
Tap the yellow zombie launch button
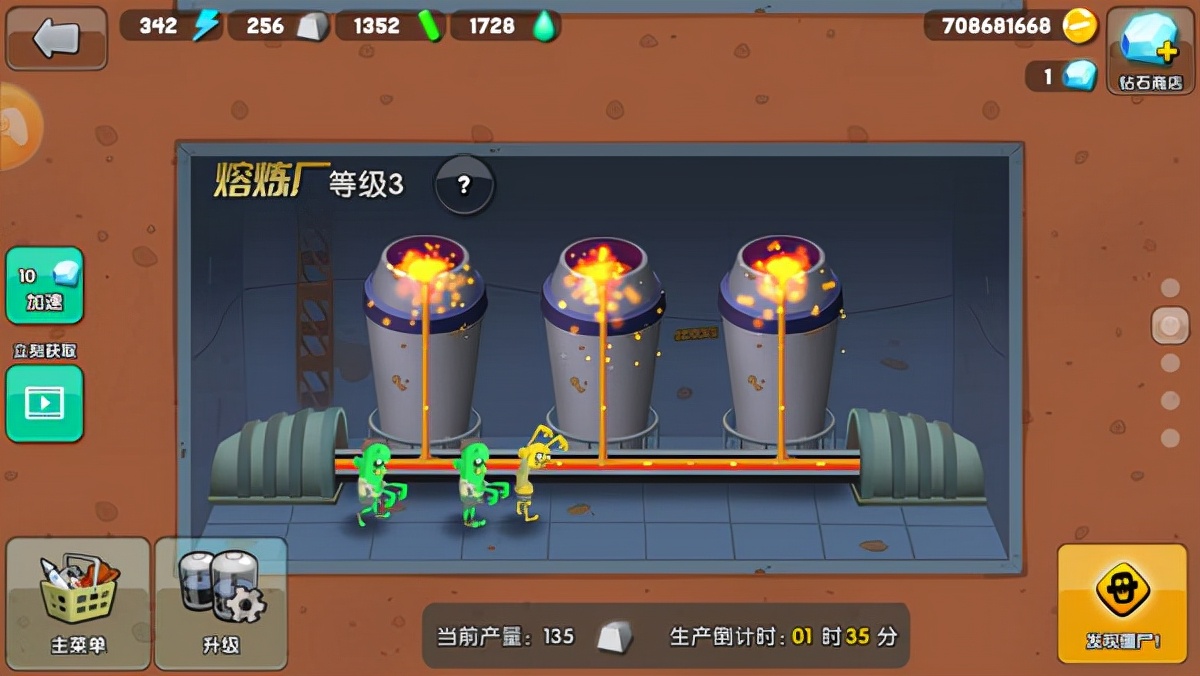click(x=1122, y=603)
